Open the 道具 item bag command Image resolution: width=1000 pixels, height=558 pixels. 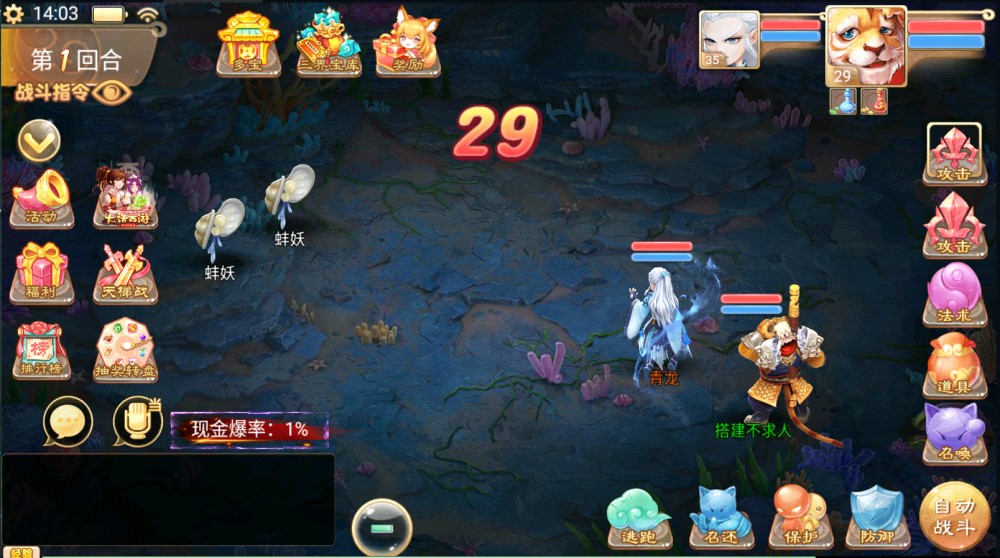pos(954,365)
